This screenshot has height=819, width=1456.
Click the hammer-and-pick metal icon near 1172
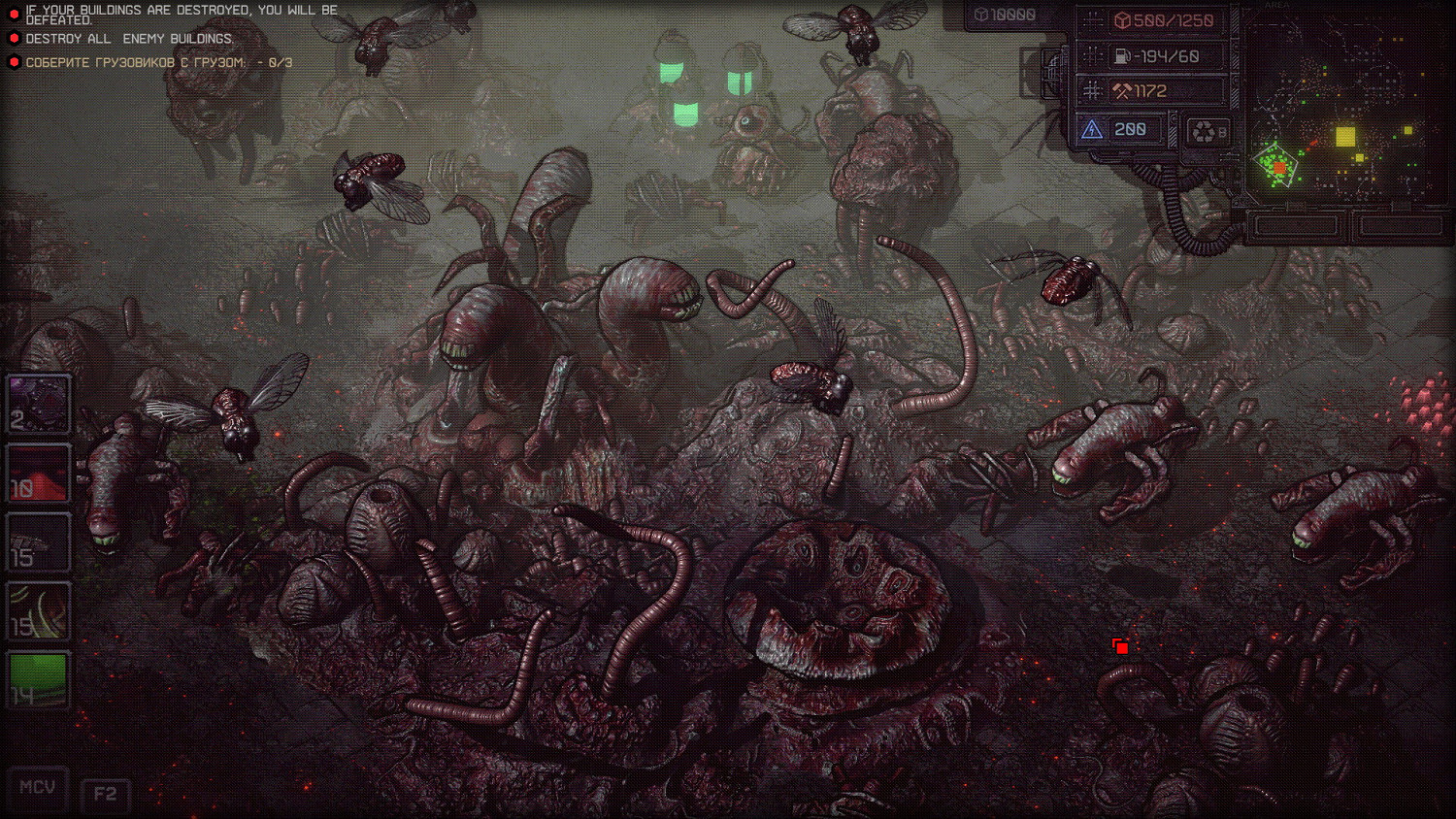pos(1122,89)
